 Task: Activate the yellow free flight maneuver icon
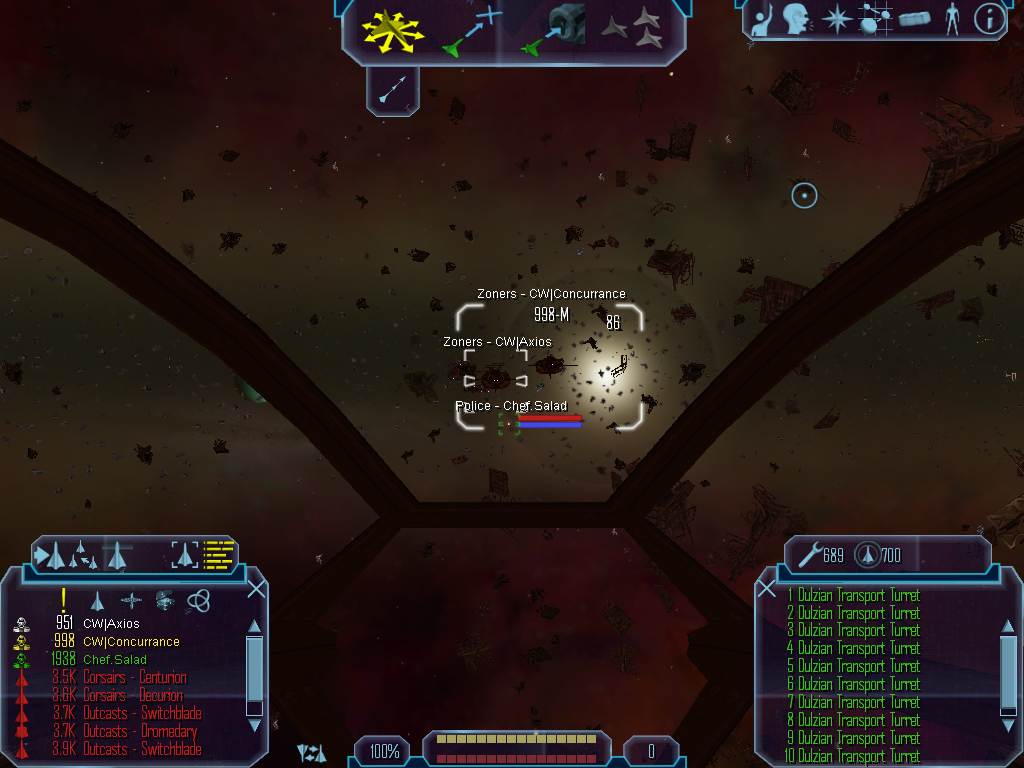click(394, 30)
